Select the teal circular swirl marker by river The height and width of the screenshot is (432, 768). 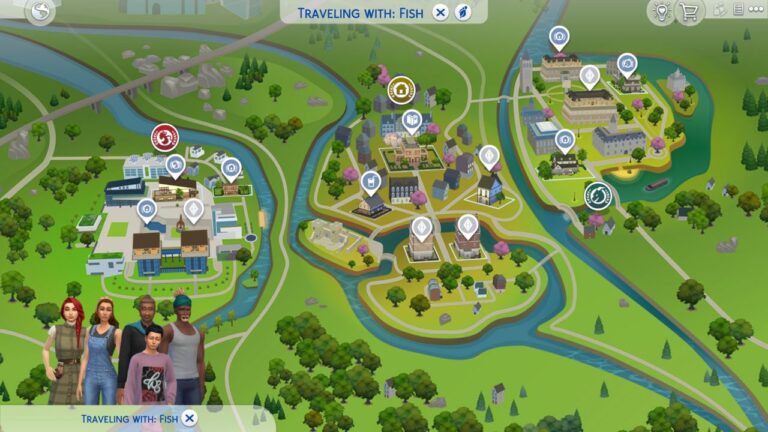pyautogui.click(x=598, y=194)
